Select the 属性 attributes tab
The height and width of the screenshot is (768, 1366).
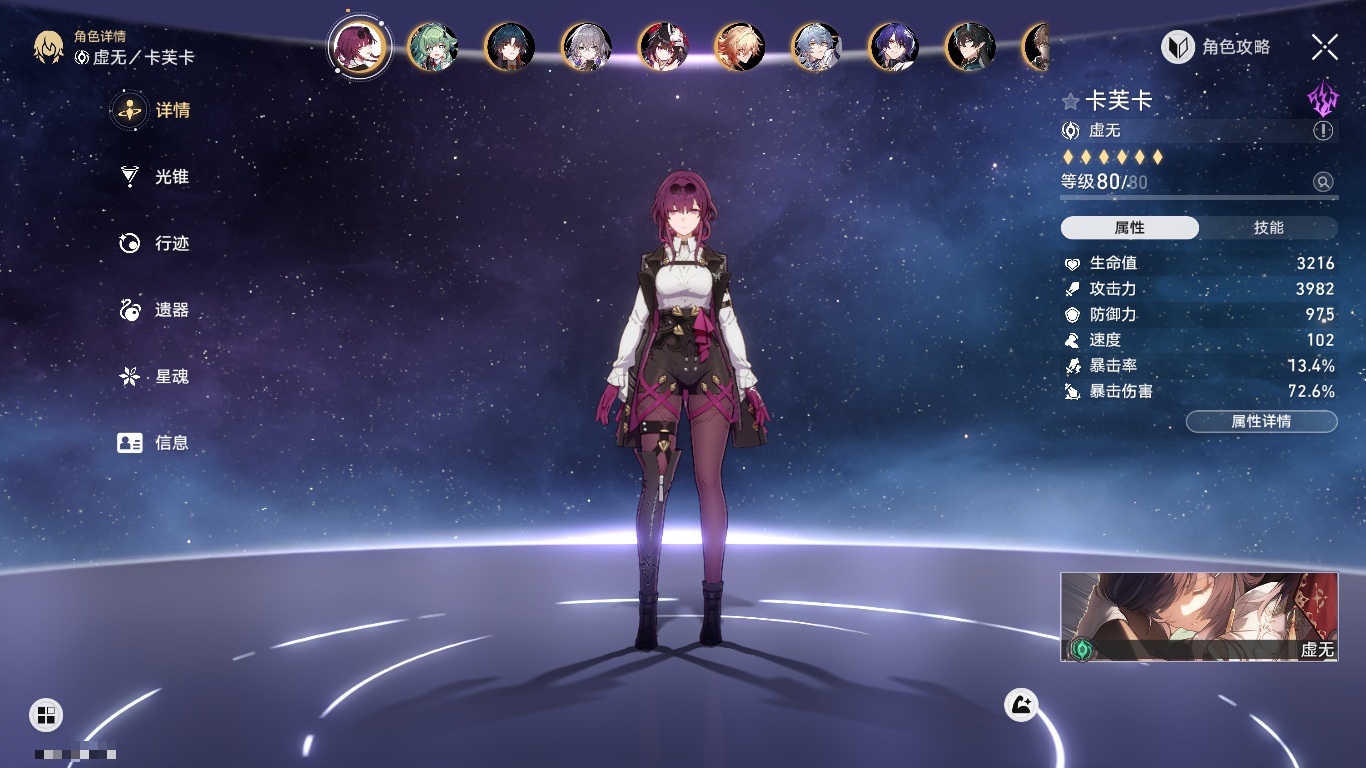tap(1130, 228)
